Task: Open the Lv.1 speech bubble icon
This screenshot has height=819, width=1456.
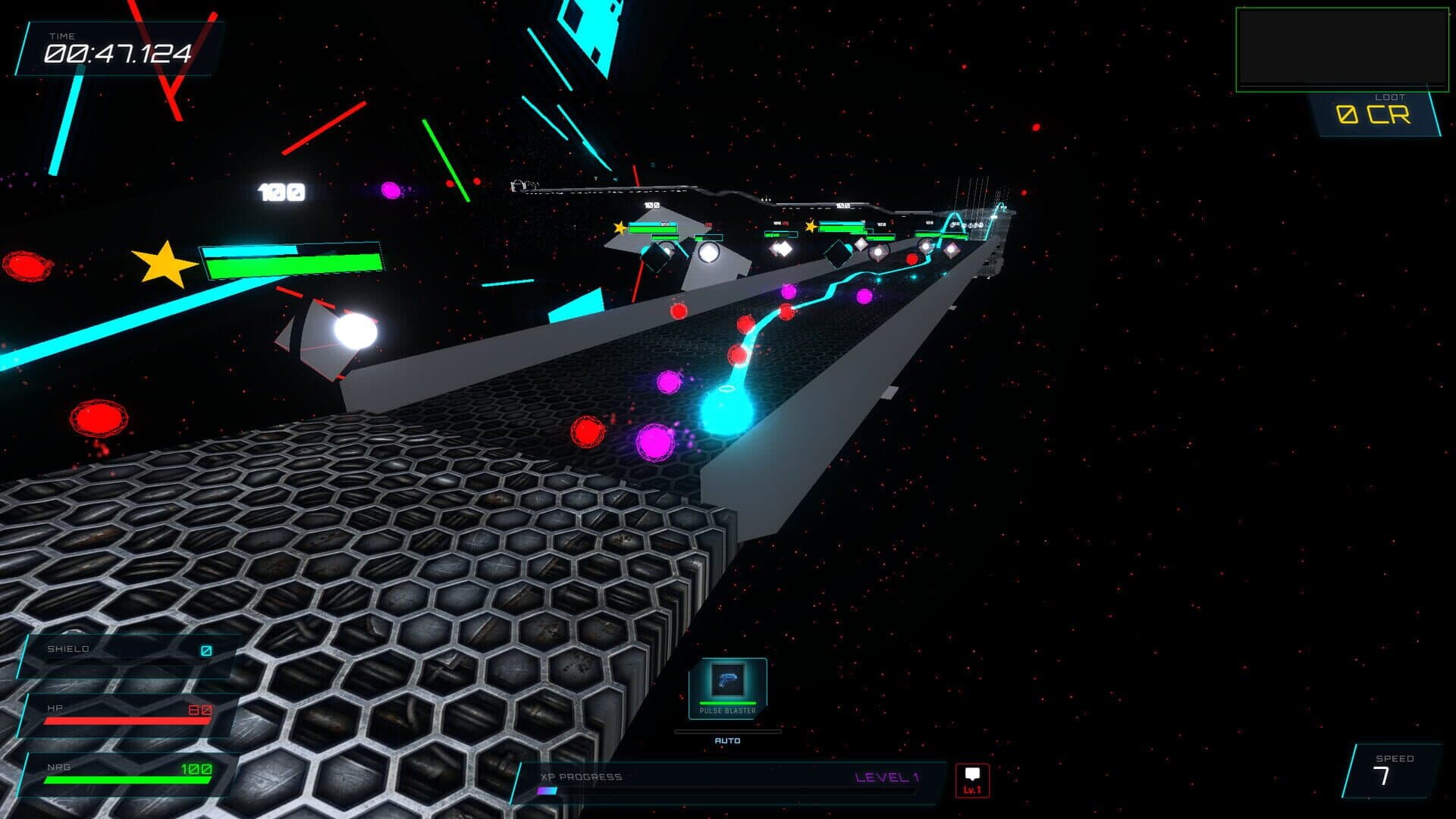Action: 972,780
